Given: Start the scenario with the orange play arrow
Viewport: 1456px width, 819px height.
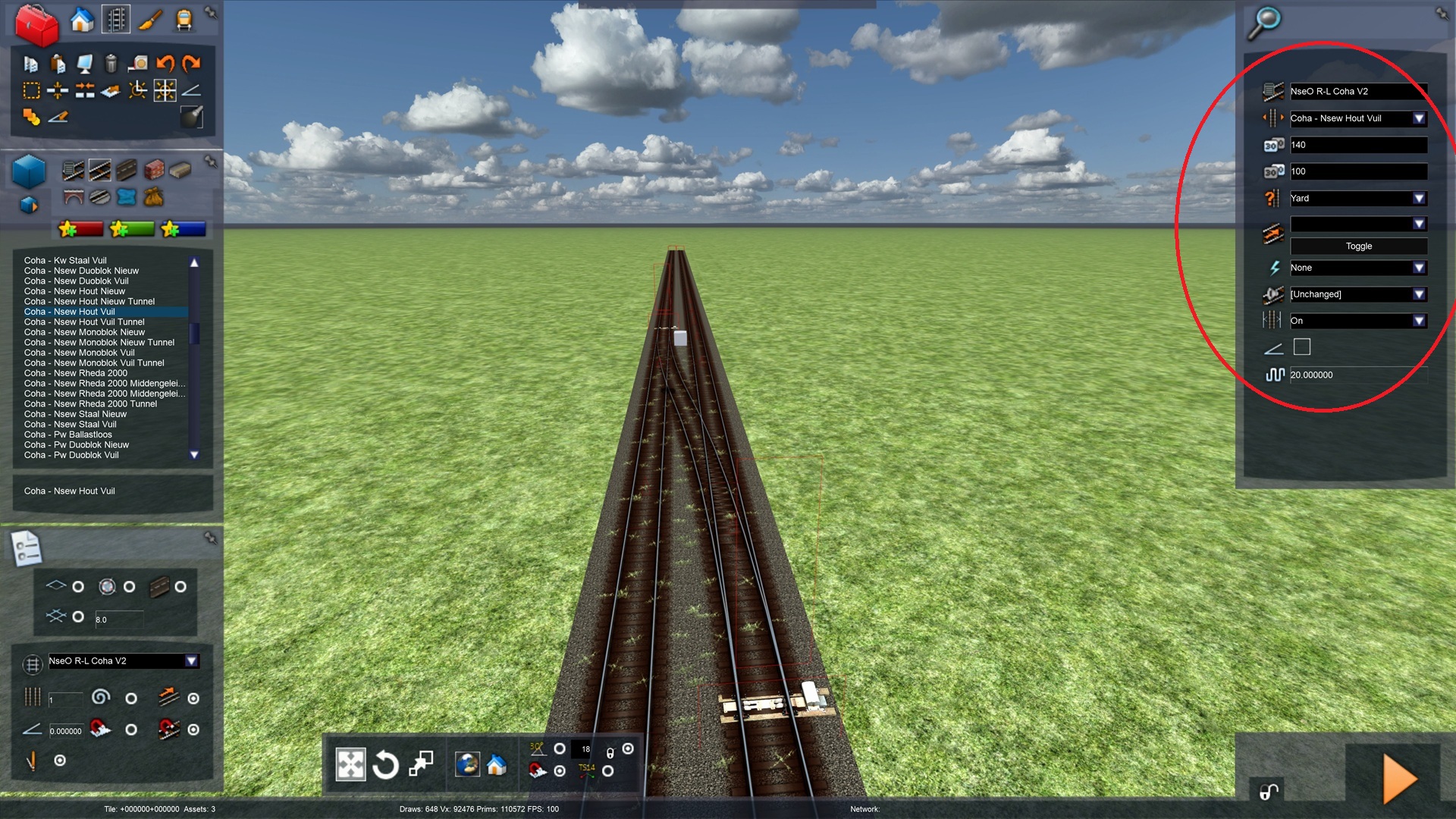Looking at the screenshot, I should point(1399,778).
